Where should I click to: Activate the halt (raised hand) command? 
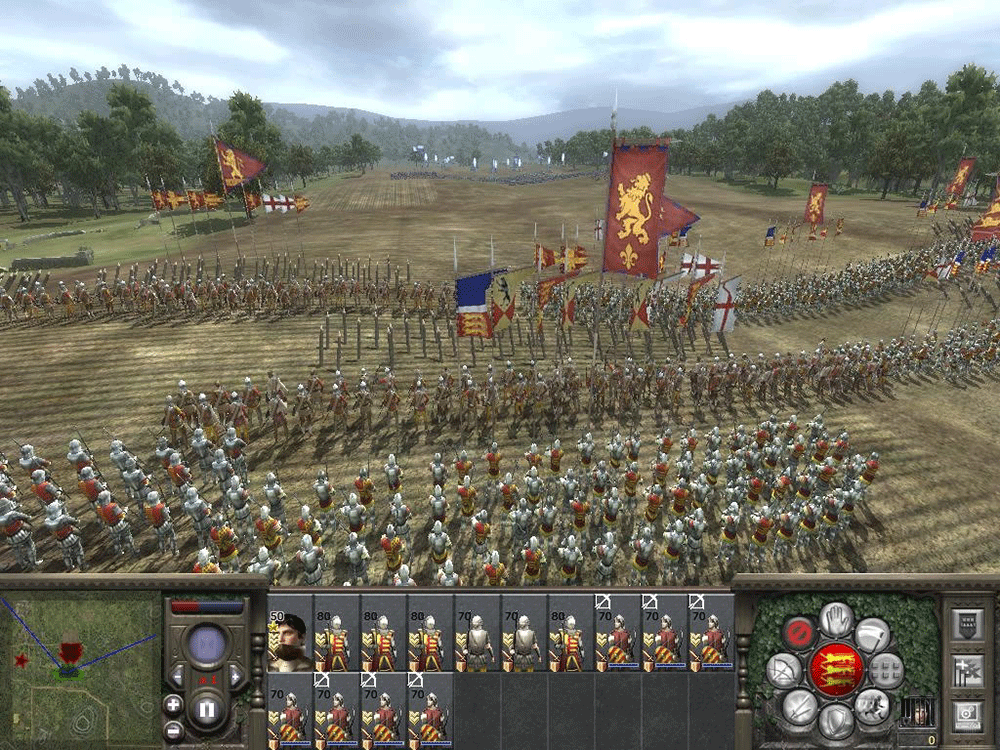[x=838, y=618]
